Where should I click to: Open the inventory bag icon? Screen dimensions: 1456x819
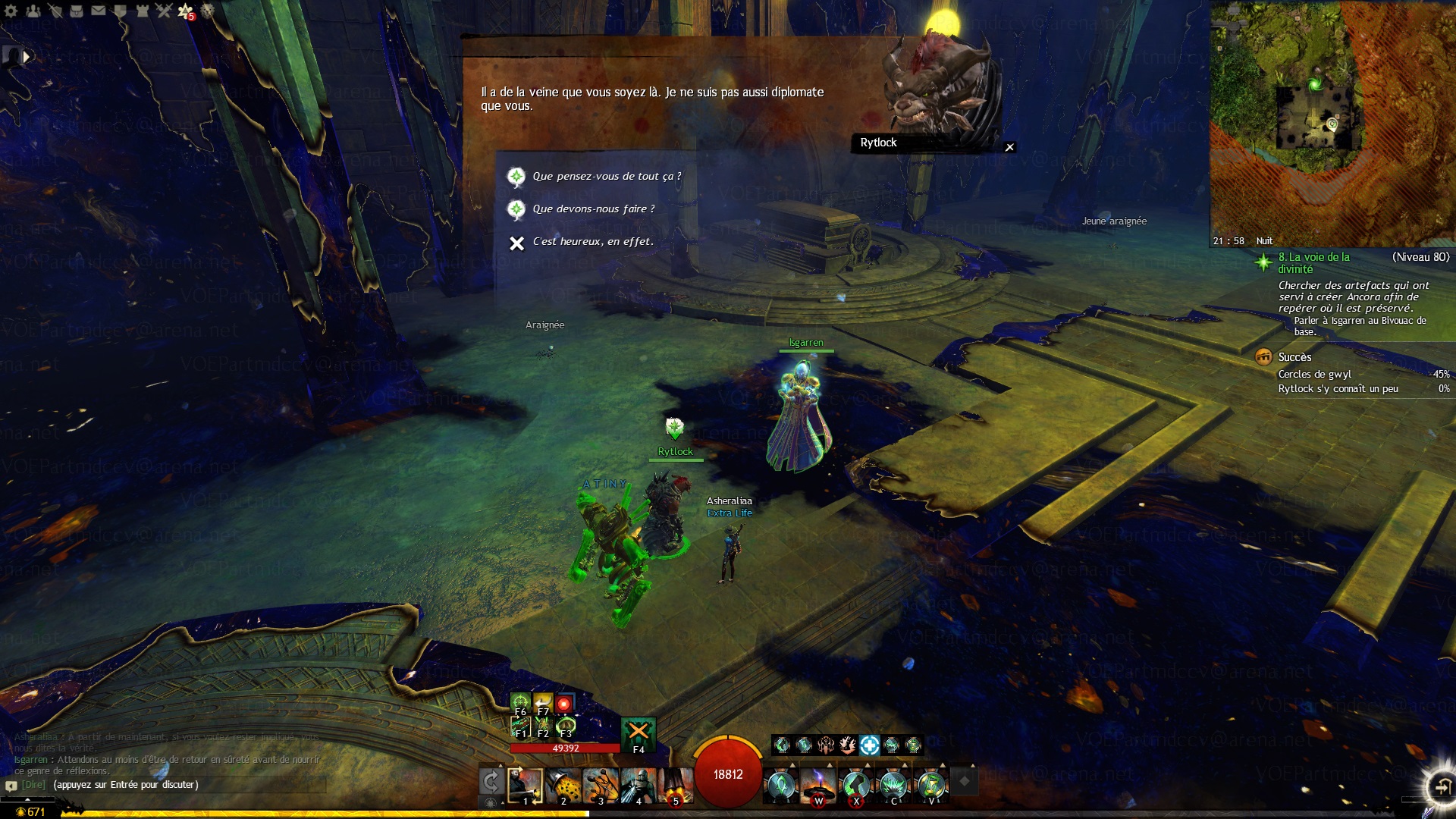pos(77,11)
